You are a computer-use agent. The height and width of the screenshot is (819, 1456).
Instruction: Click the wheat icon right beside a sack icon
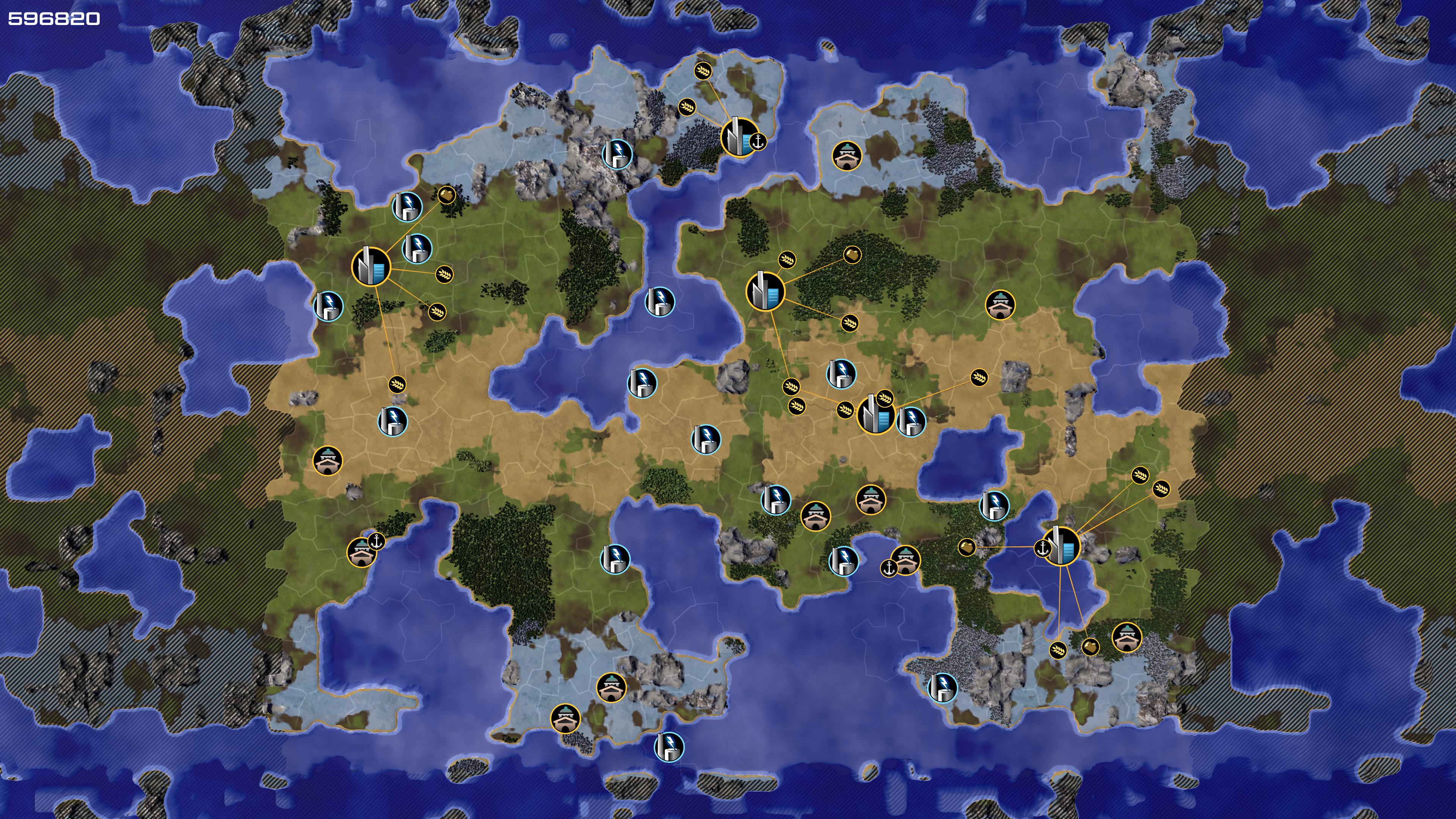[1057, 650]
